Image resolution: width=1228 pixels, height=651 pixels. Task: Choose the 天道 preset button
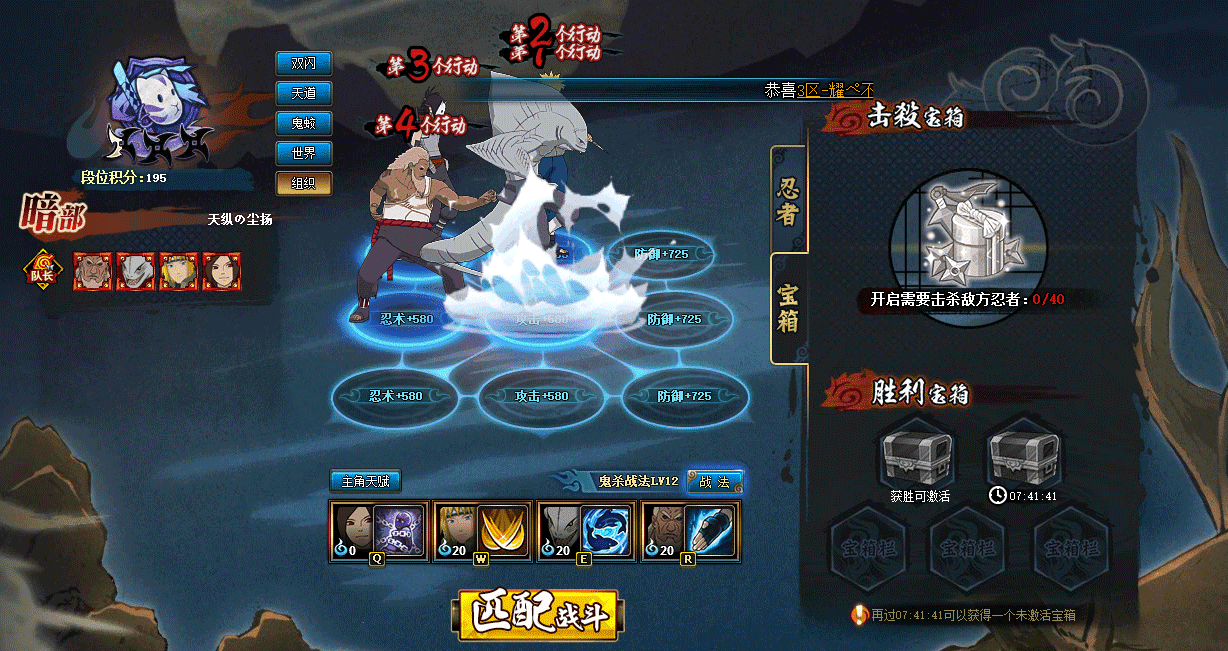(x=304, y=93)
